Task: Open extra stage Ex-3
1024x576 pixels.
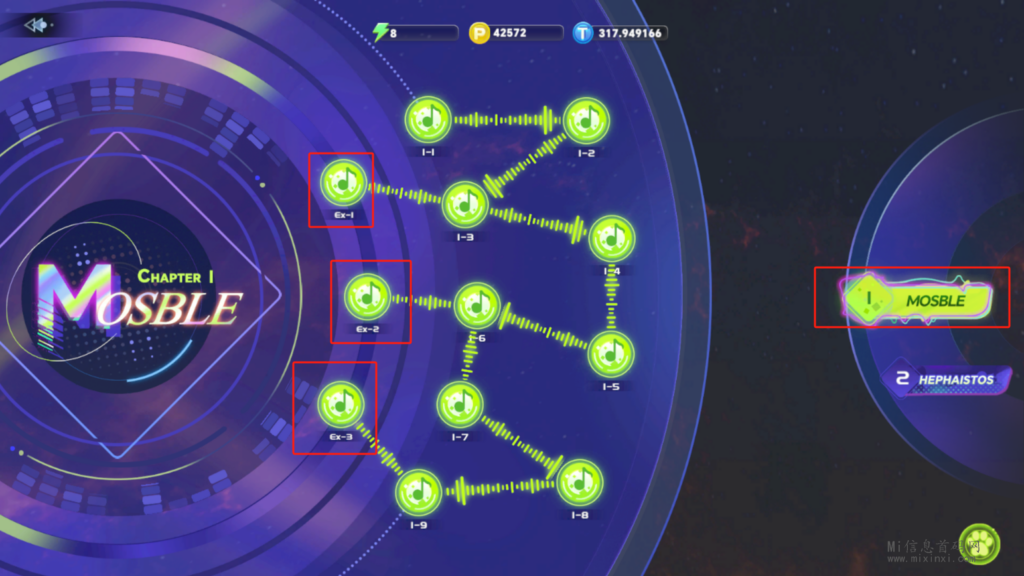Action: pos(340,404)
